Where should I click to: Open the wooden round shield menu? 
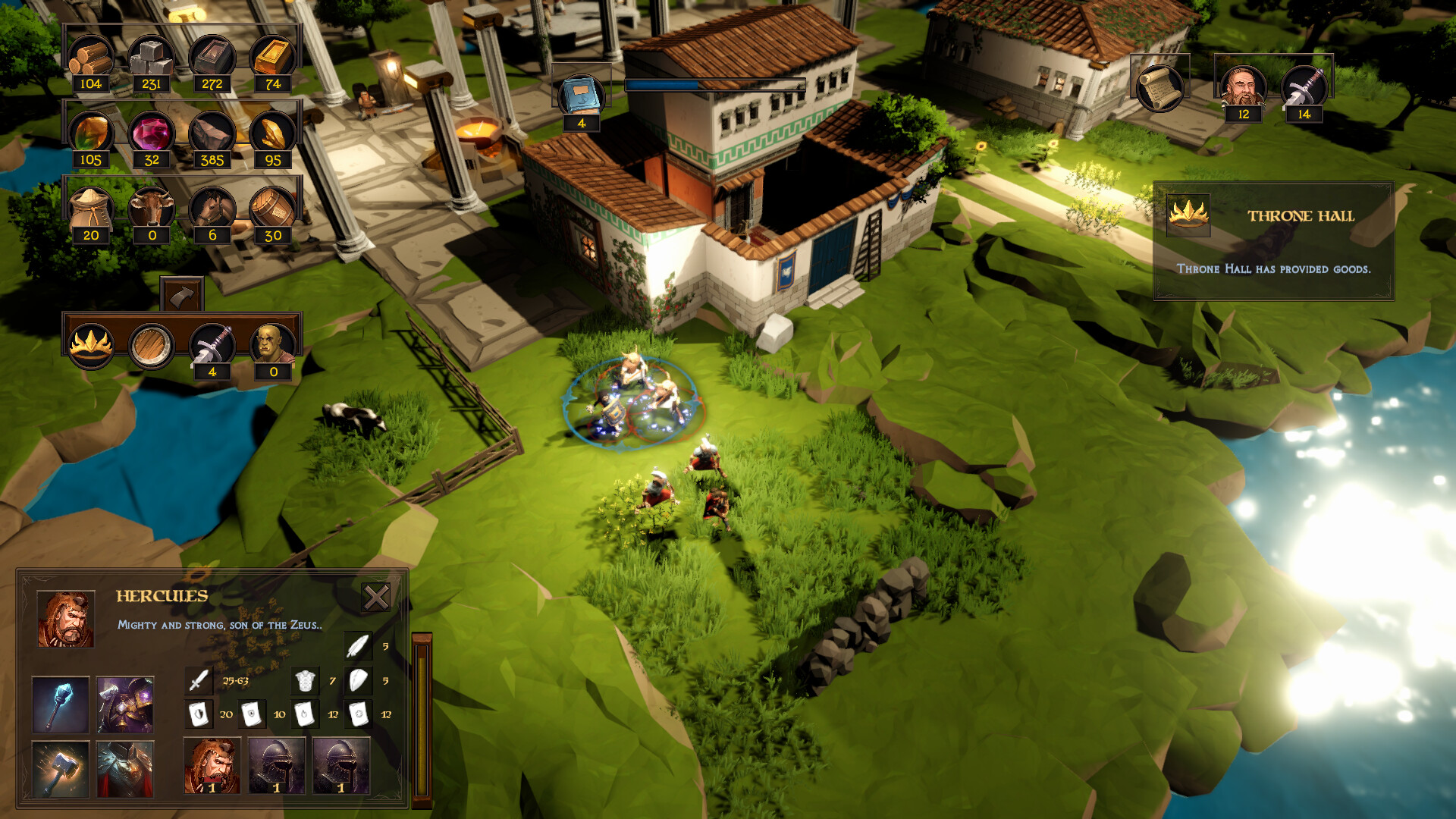(151, 345)
